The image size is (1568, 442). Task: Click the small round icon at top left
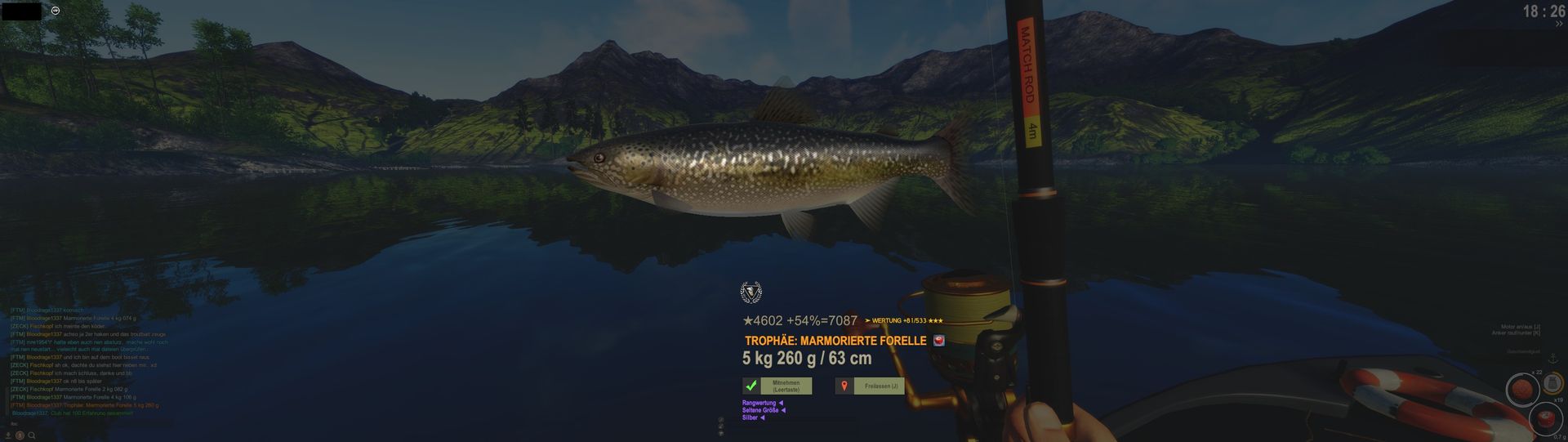[55, 11]
